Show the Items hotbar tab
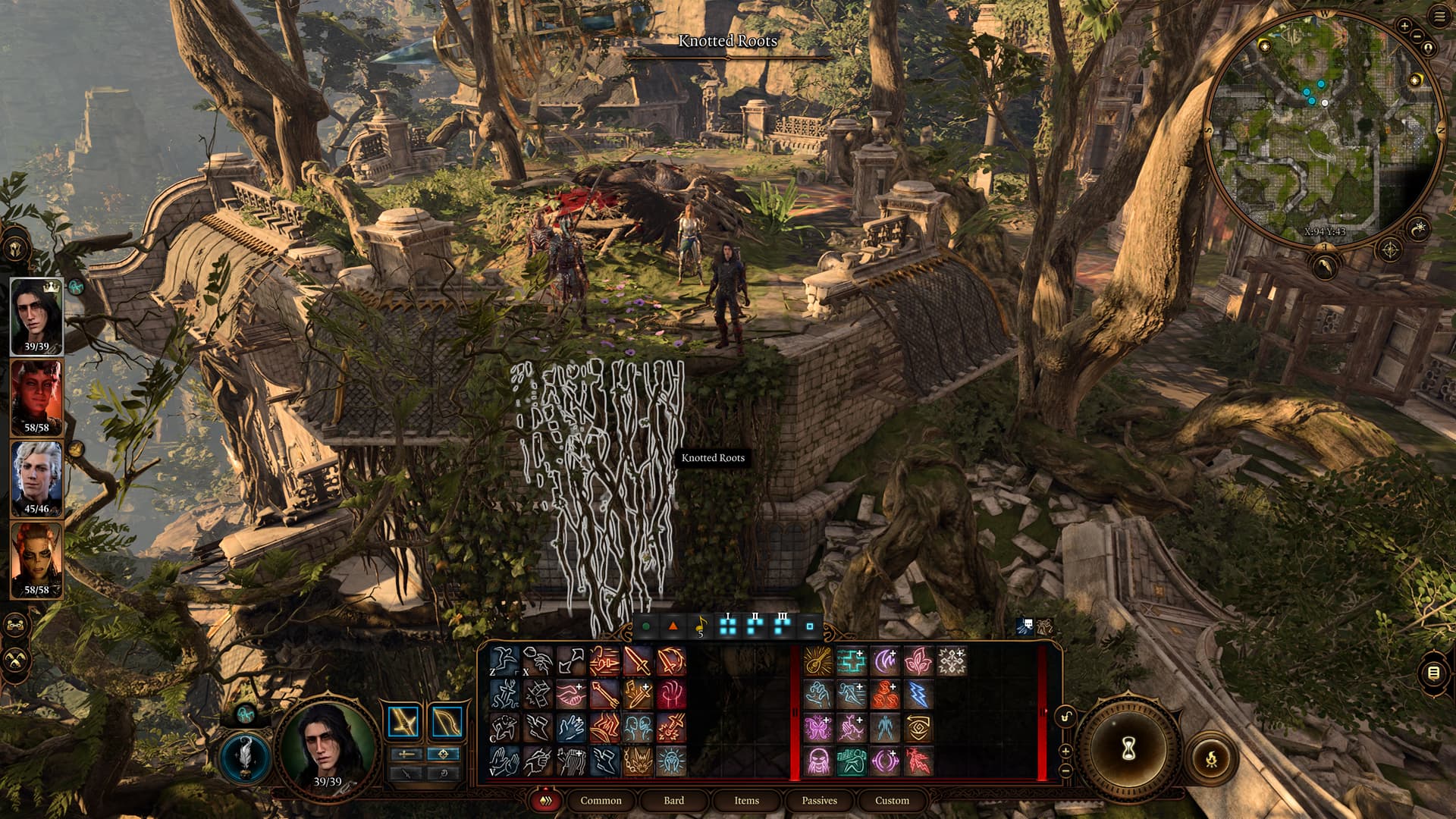The height and width of the screenshot is (819, 1456). [746, 800]
